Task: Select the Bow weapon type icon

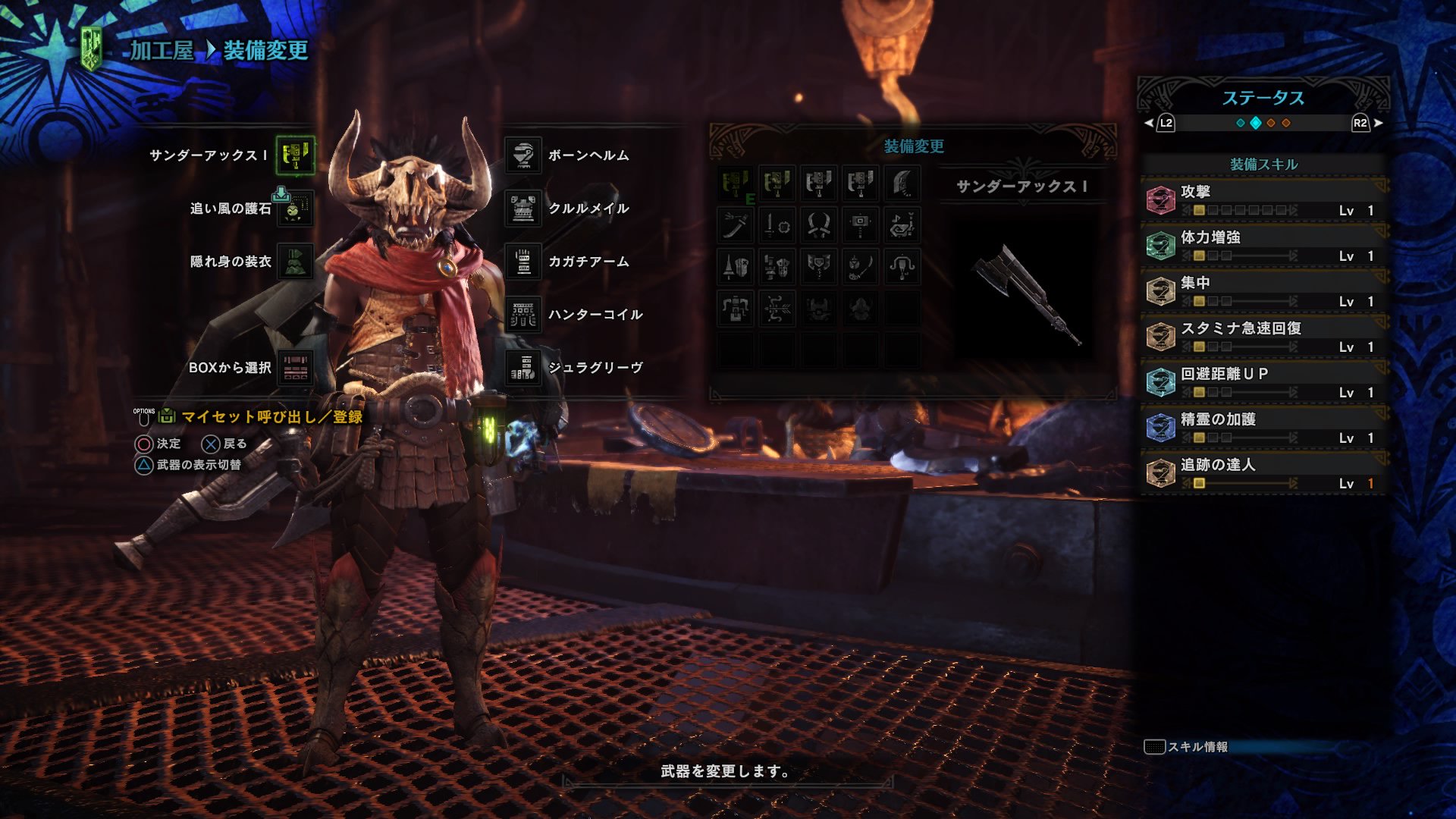Action: point(778,309)
